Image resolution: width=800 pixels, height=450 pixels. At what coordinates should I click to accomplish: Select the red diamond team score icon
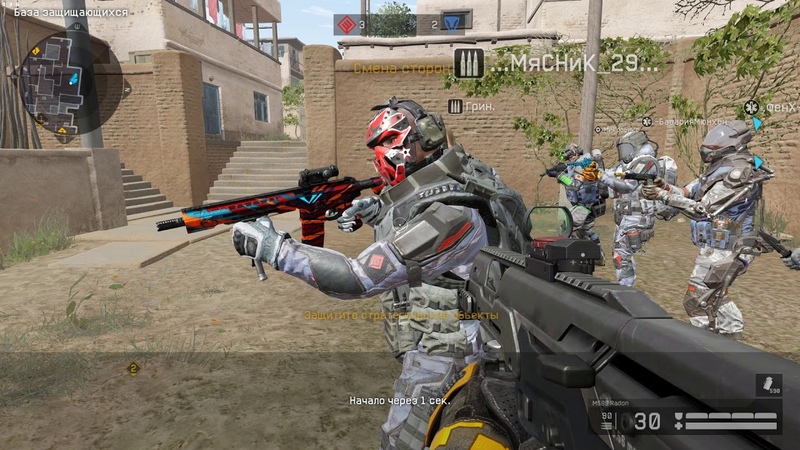347,24
